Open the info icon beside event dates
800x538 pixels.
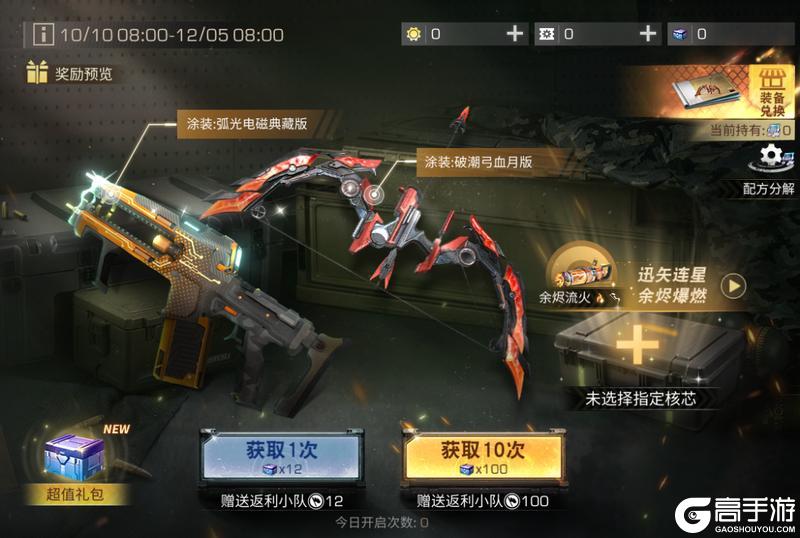coord(43,35)
